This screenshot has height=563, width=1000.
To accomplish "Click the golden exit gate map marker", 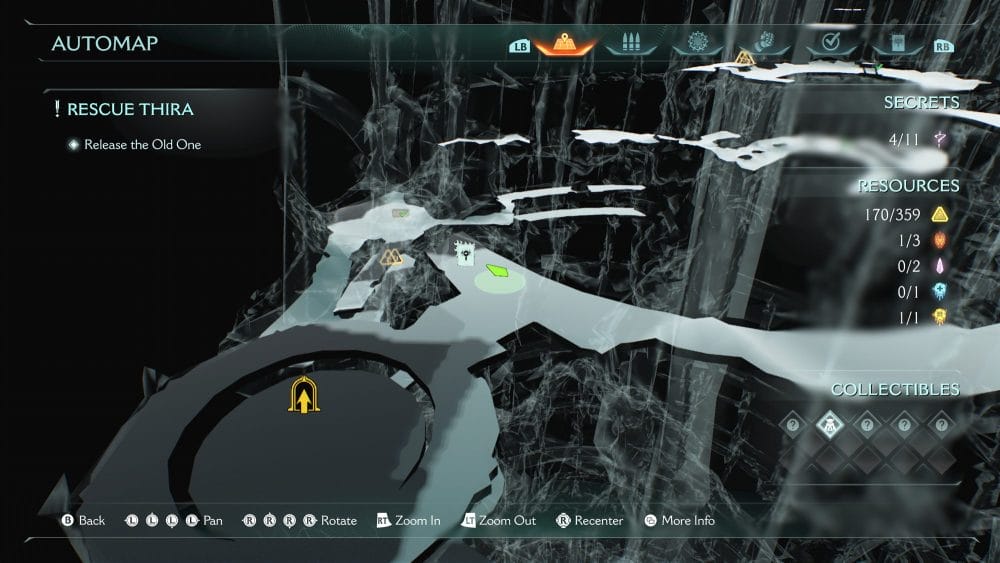I will pyautogui.click(x=304, y=396).
